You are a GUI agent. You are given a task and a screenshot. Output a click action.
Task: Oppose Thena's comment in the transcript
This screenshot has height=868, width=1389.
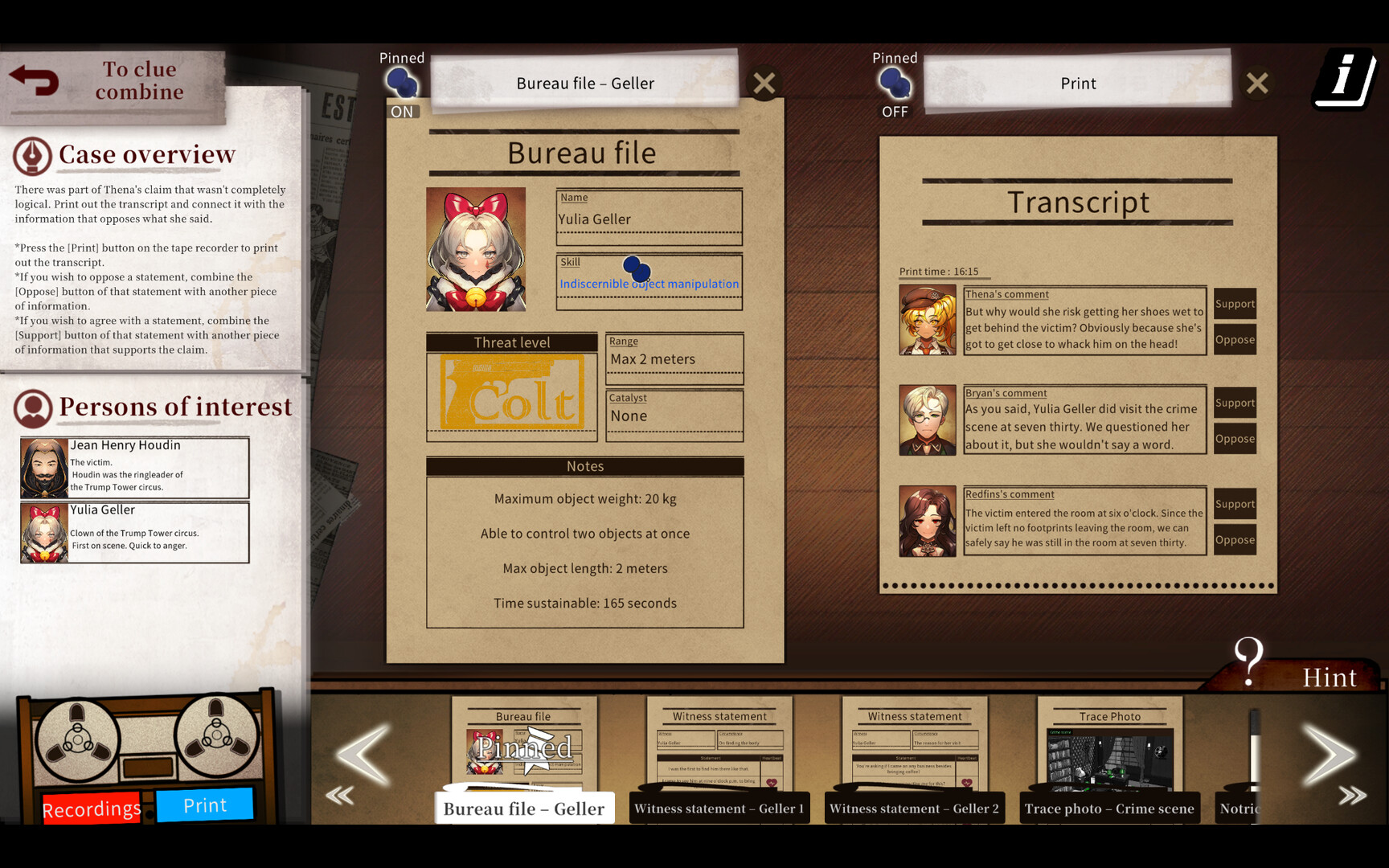pyautogui.click(x=1235, y=339)
